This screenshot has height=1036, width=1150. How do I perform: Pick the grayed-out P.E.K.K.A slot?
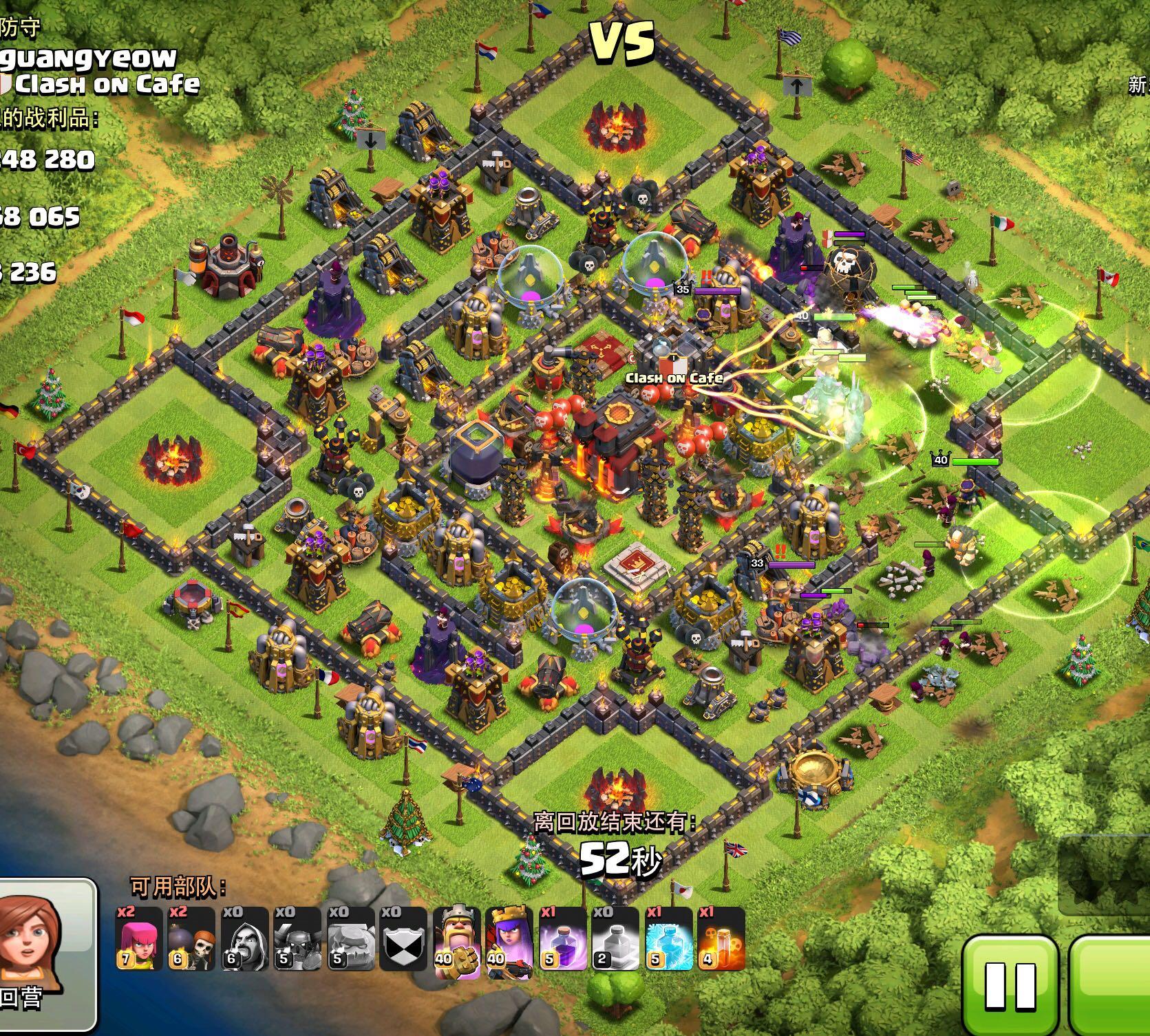coord(298,939)
